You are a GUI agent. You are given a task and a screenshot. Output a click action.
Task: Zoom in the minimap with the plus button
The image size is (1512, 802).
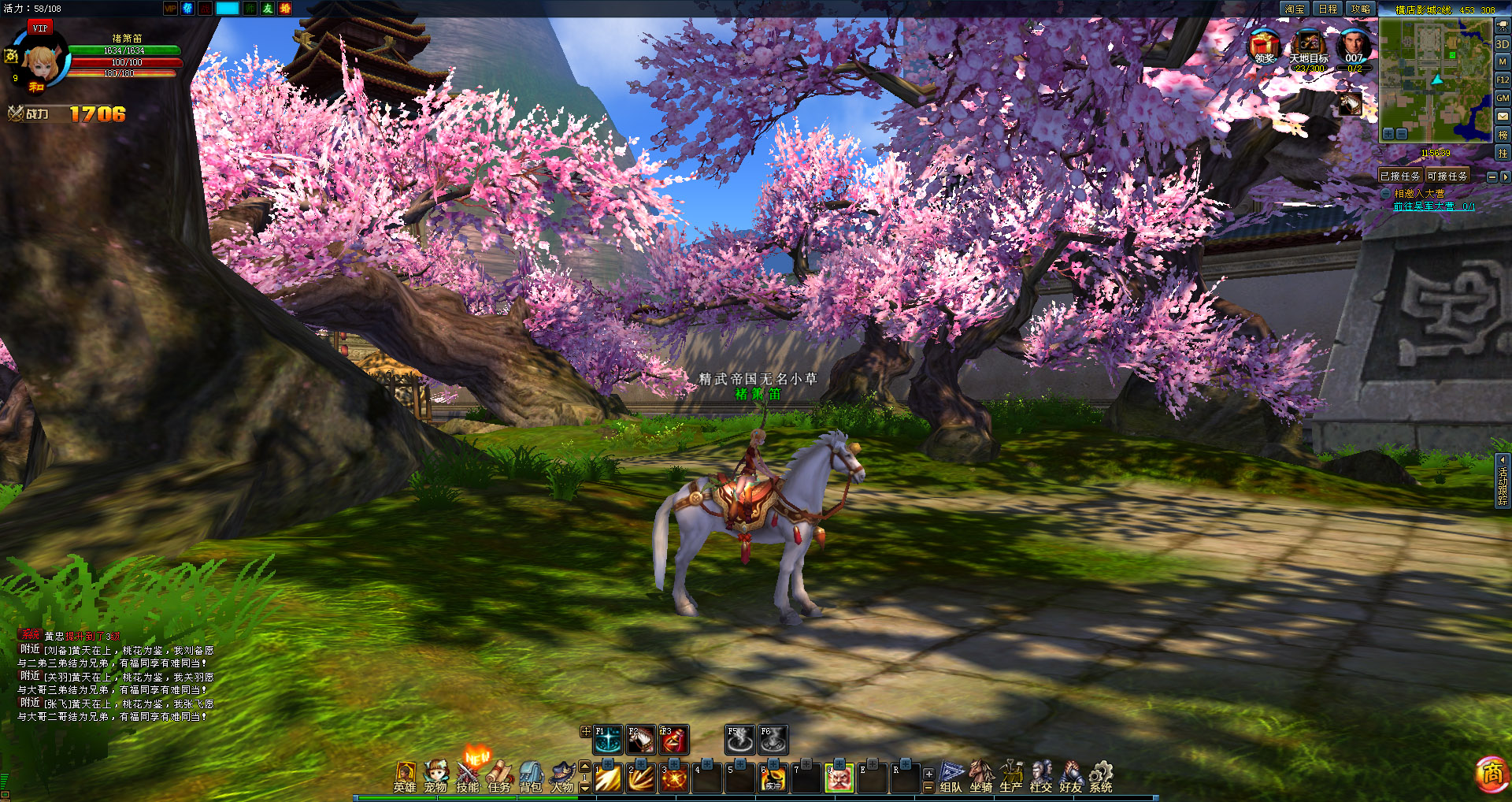[x=1388, y=134]
